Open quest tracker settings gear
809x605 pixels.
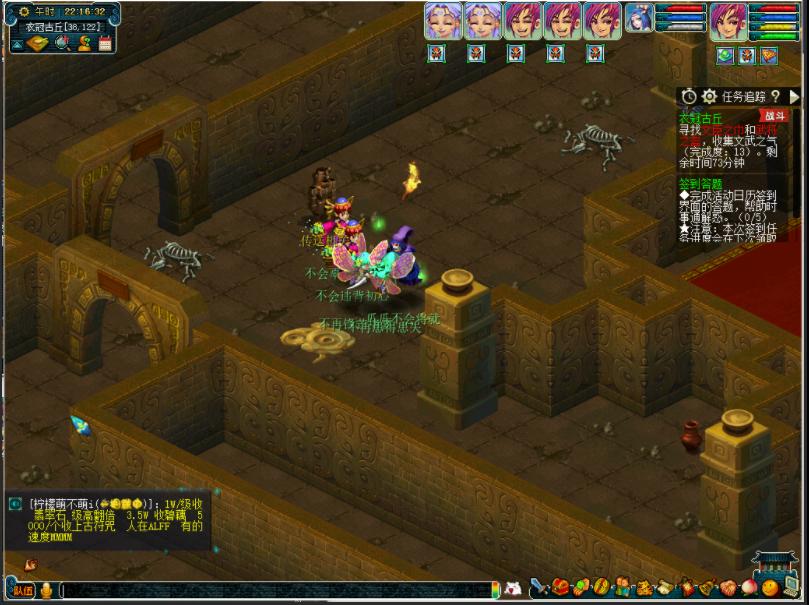[x=709, y=97]
